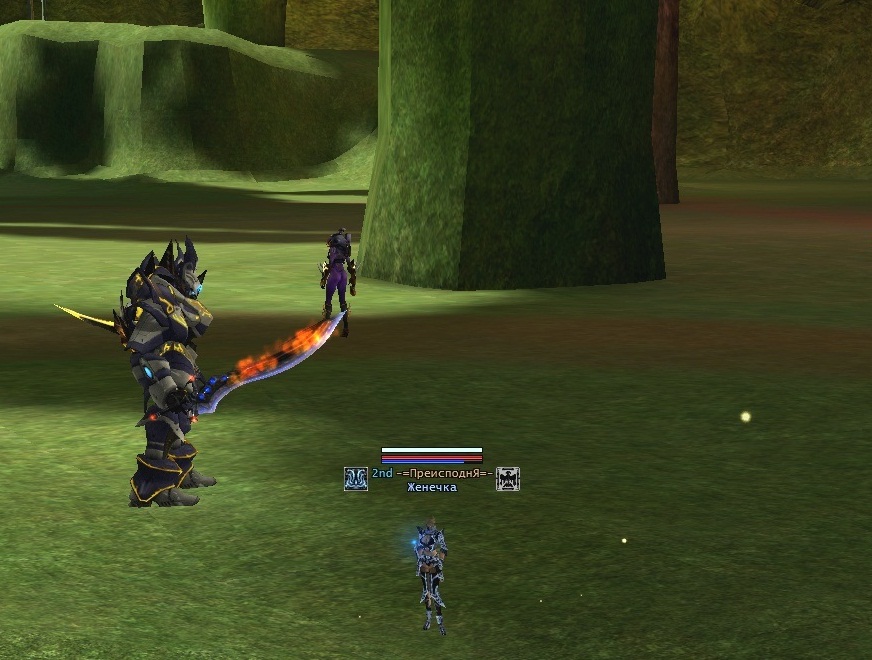872x660 pixels.
Task: Select player Женечка by the name label
Action: pyautogui.click(x=432, y=488)
